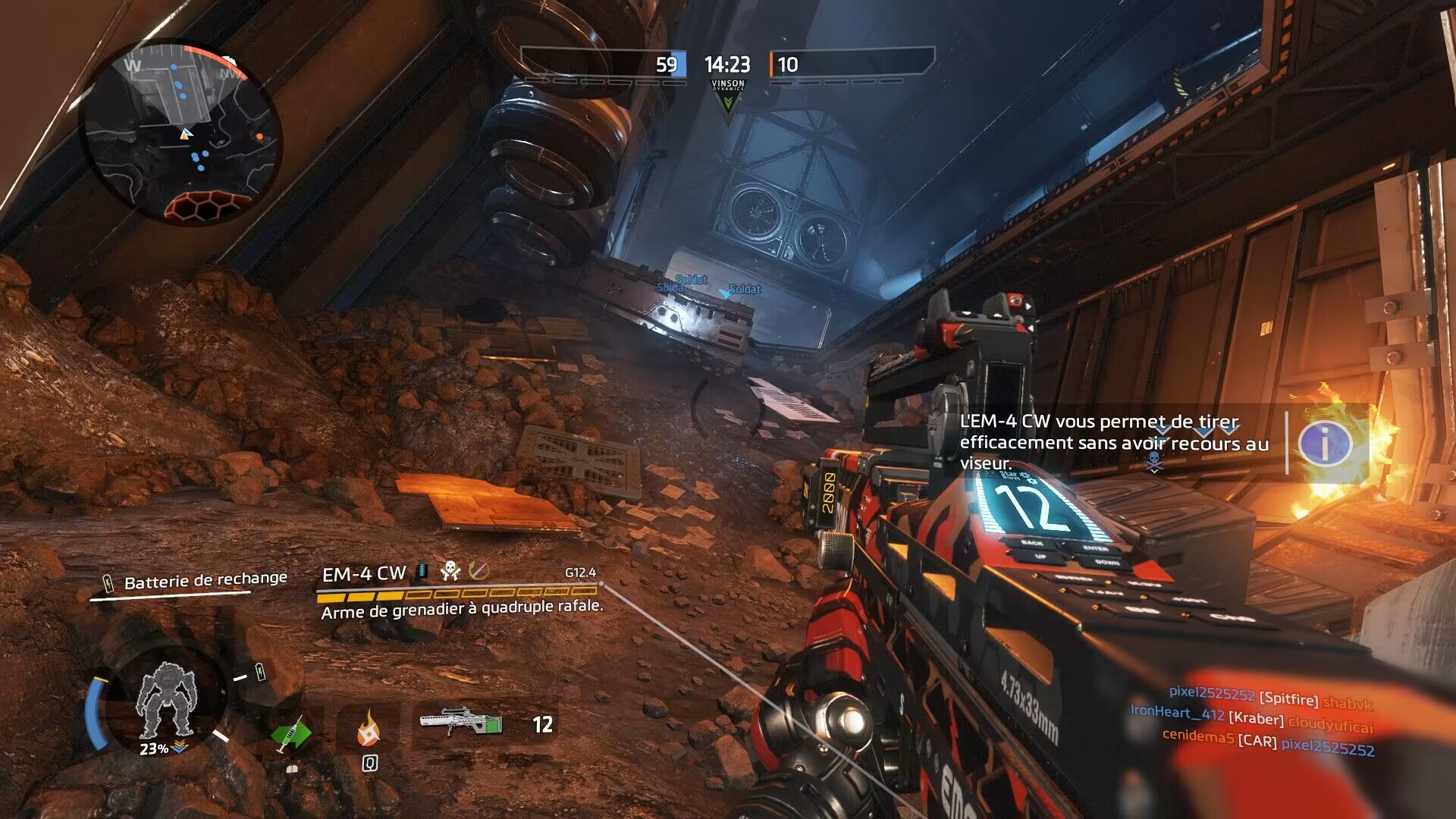Use the Firestar ordnance icon
Image resolution: width=1456 pixels, height=819 pixels.
(369, 730)
